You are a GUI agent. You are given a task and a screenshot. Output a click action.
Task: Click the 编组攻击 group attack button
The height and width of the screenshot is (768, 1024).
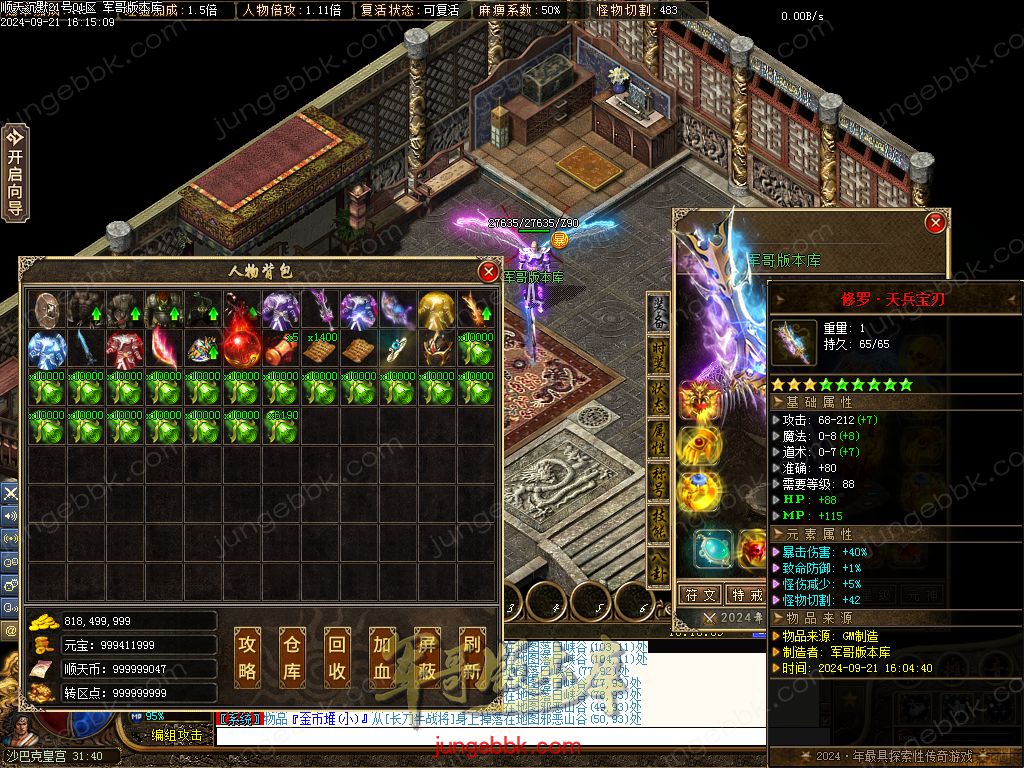(177, 735)
